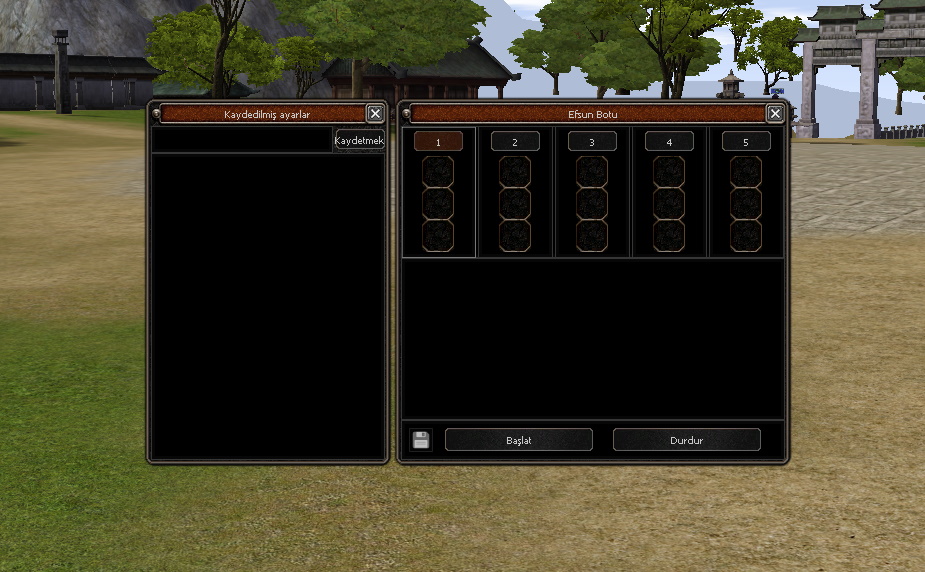Viewport: 925px width, 572px height.
Task: Click the floppy disk save icon
Action: (421, 440)
